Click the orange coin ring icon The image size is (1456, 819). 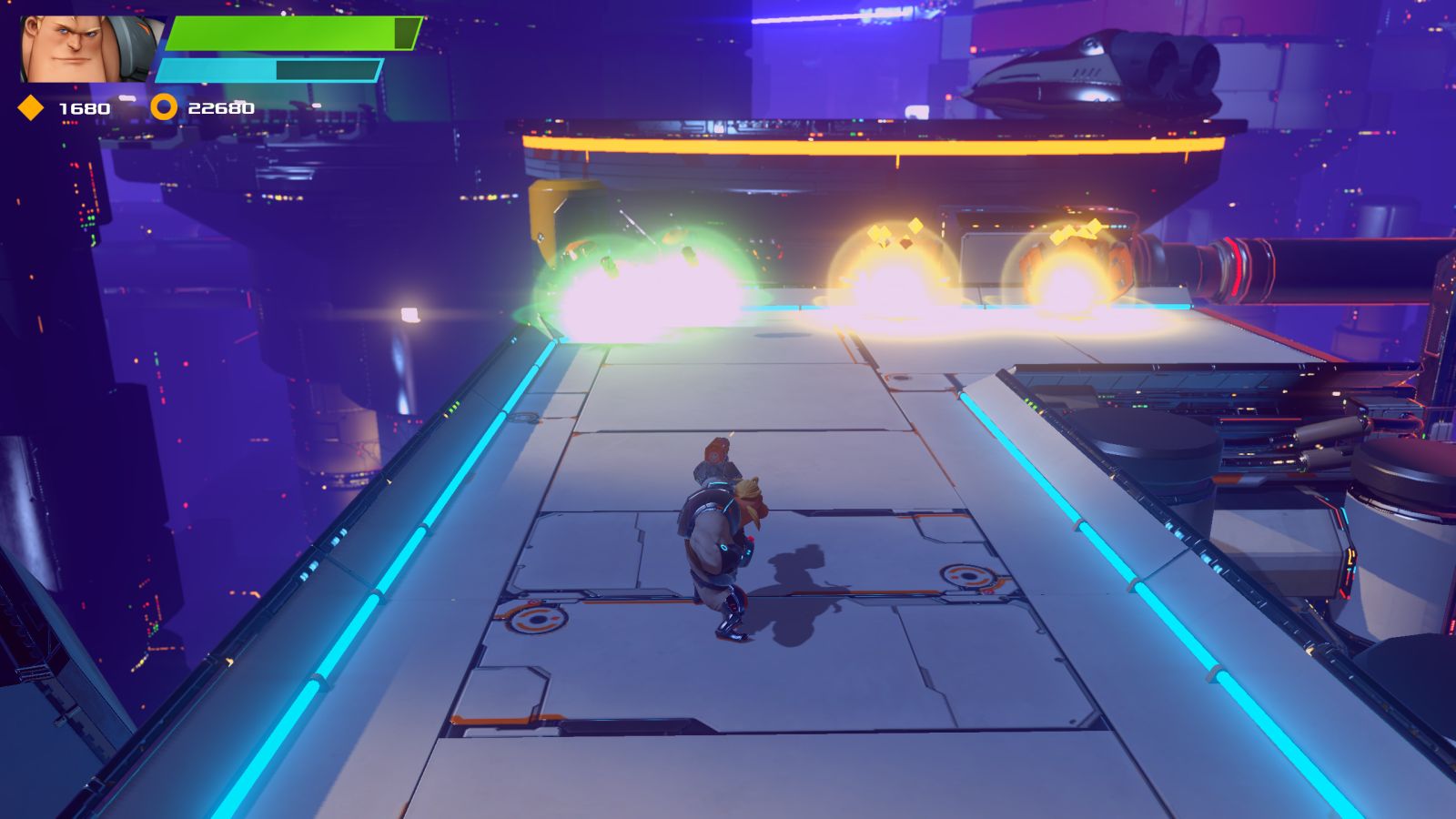pyautogui.click(x=164, y=106)
